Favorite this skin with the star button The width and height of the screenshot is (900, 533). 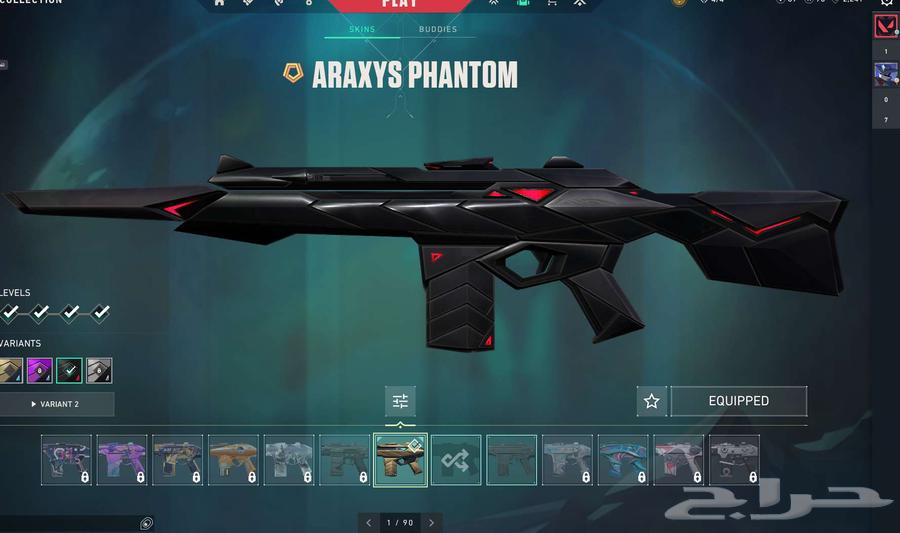pyautogui.click(x=652, y=401)
